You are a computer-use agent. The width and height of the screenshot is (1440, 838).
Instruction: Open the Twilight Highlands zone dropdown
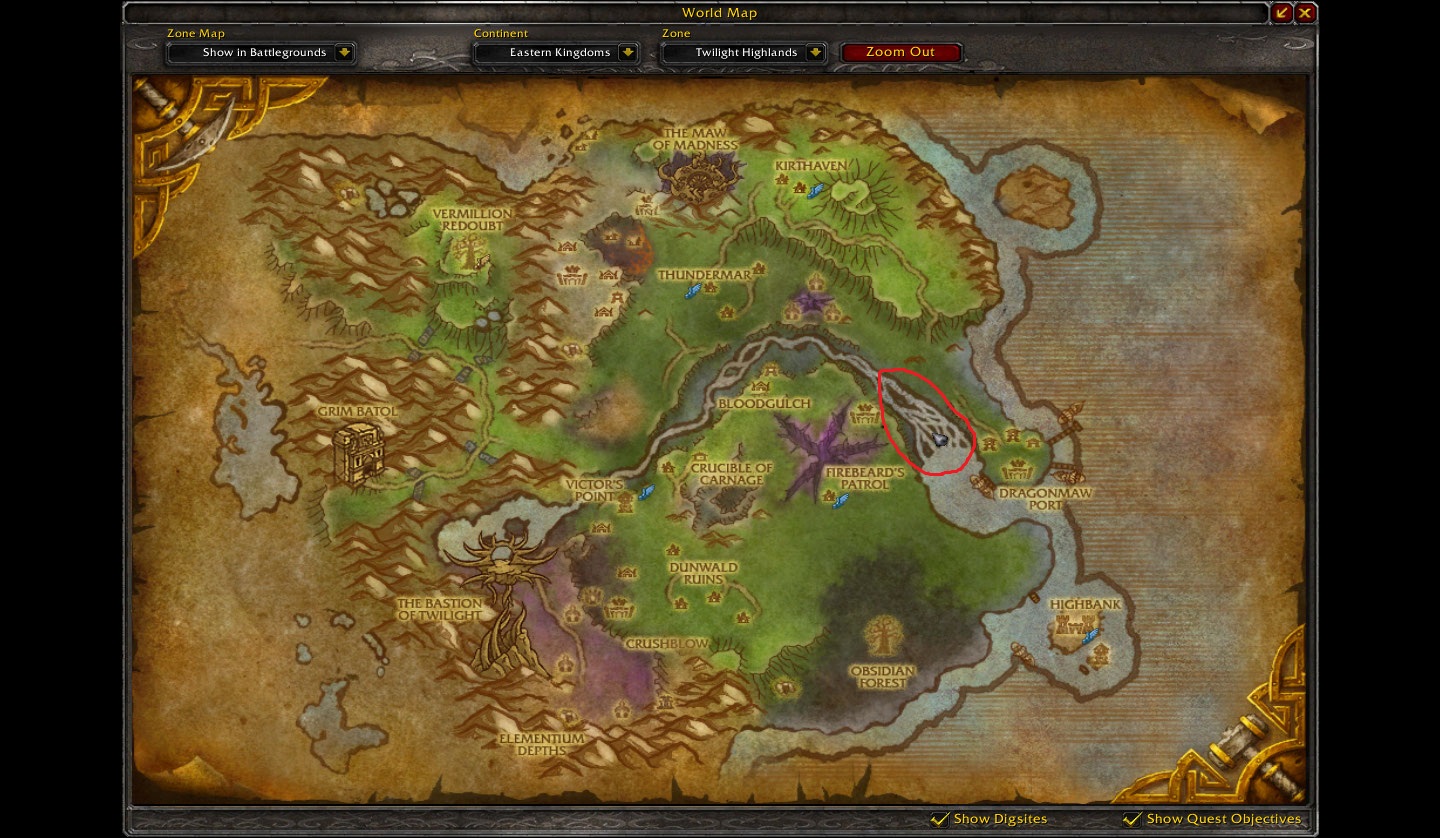tap(744, 52)
